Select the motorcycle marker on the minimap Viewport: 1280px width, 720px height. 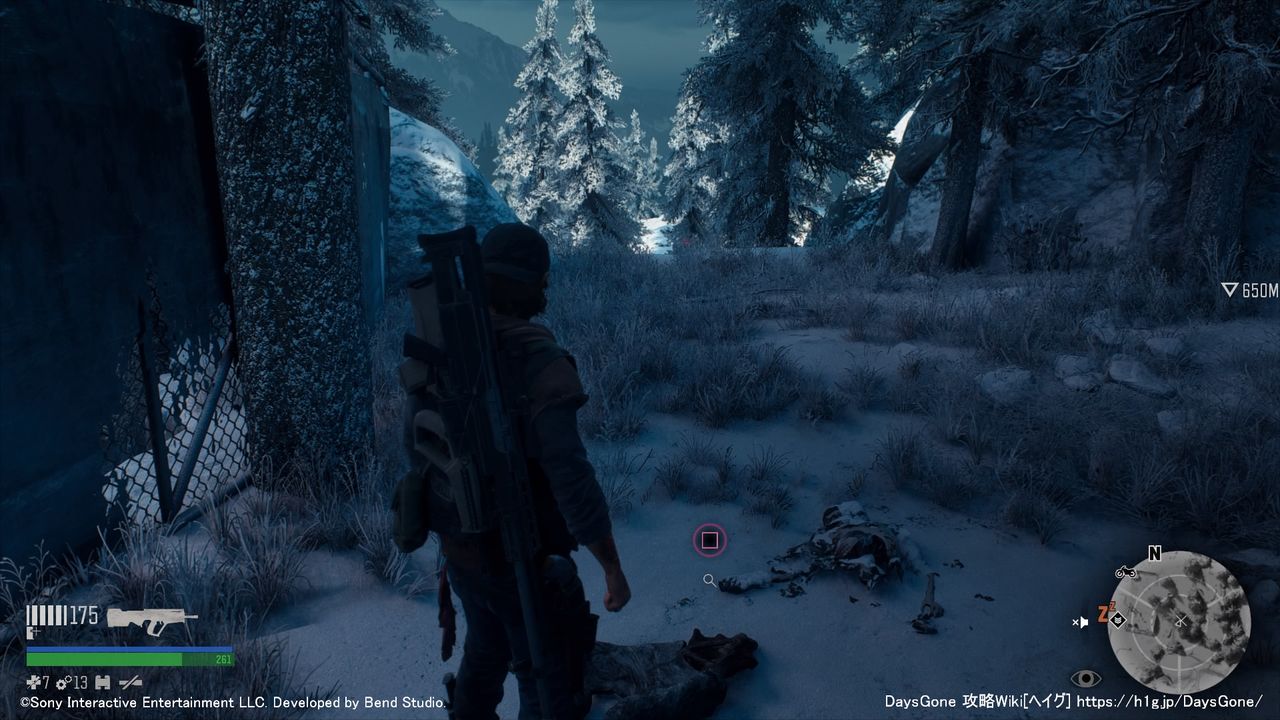coord(1125,572)
